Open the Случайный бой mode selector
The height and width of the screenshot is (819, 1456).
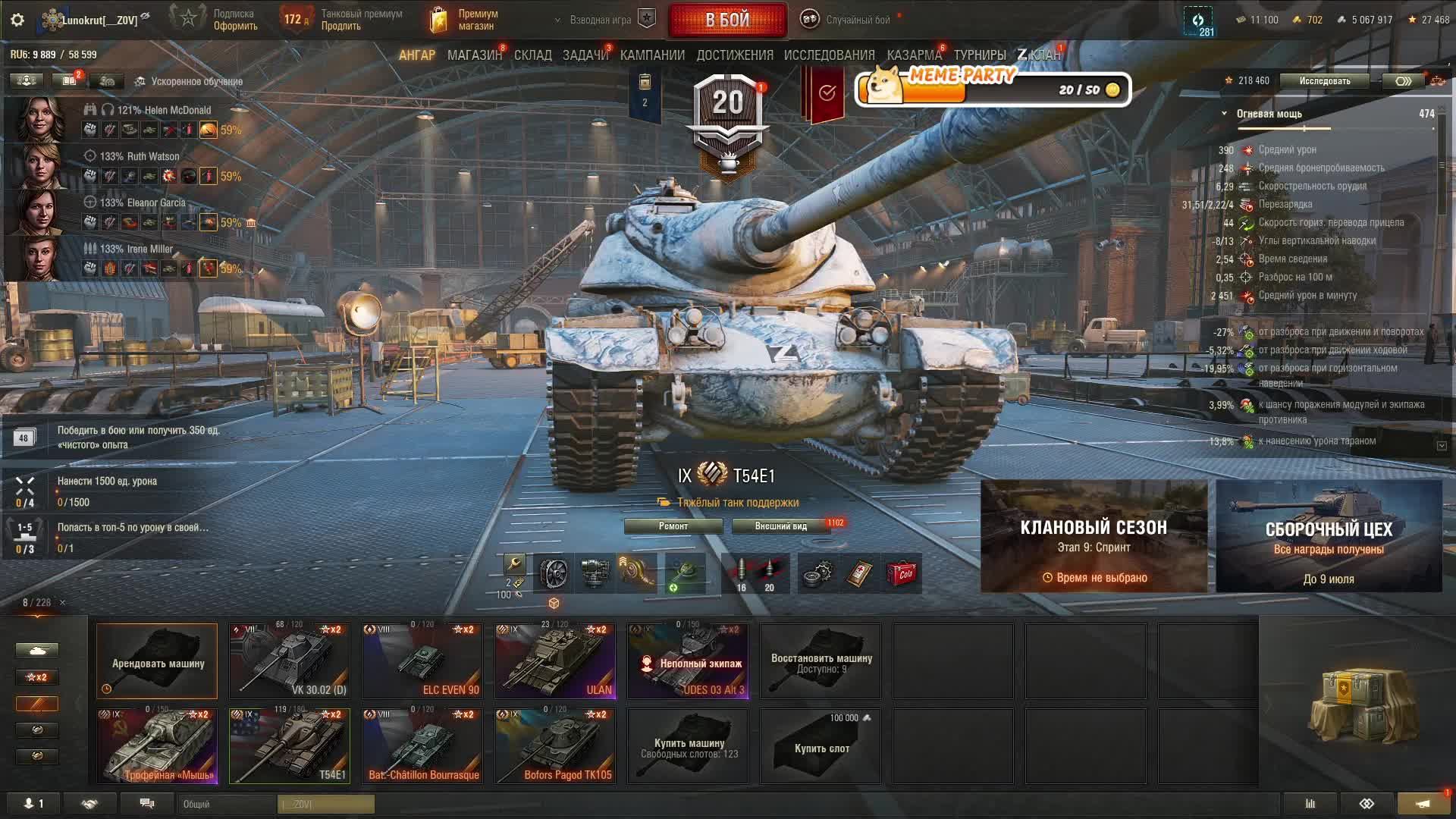[x=849, y=20]
